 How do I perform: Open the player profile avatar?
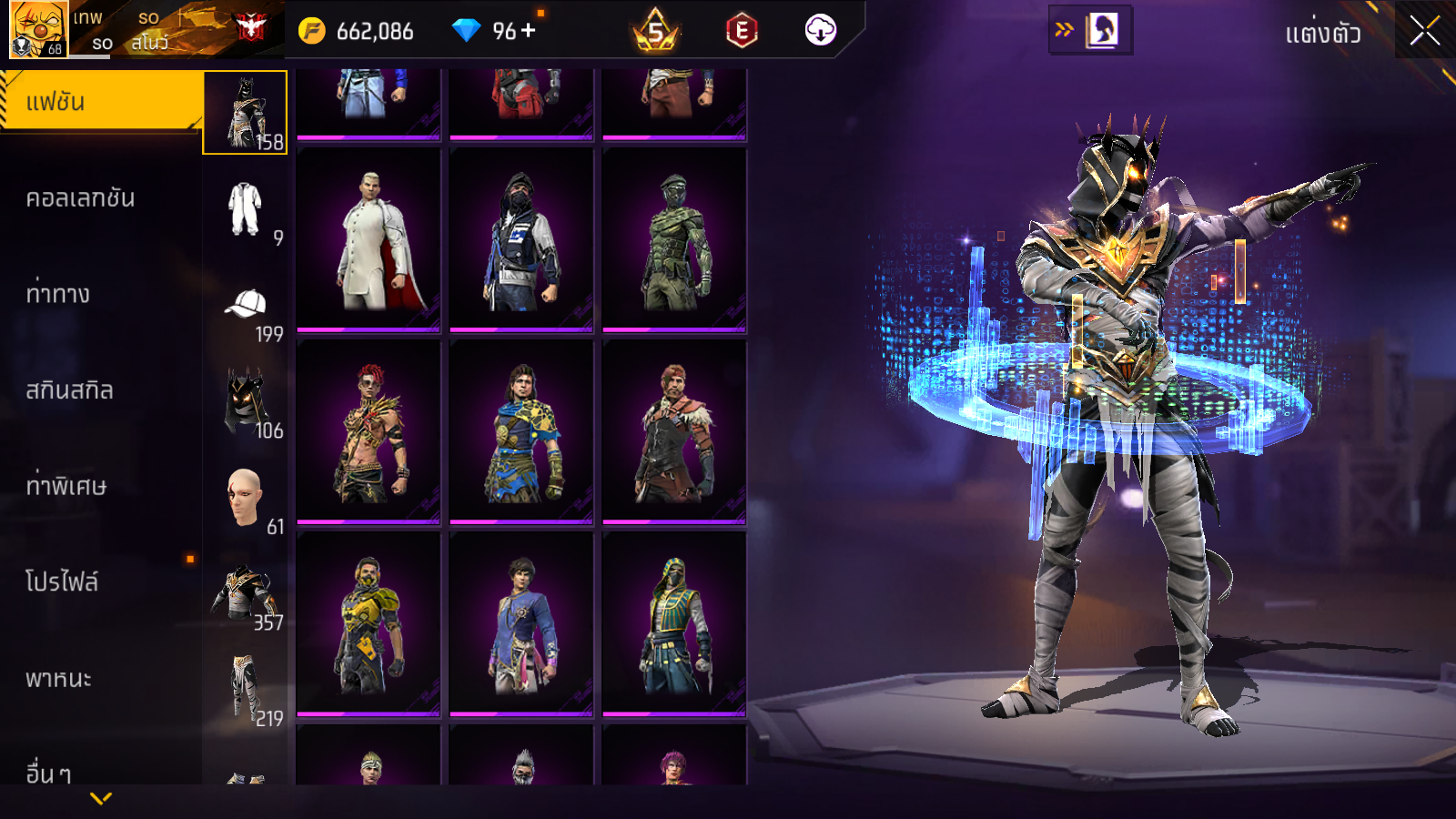click(x=38, y=29)
